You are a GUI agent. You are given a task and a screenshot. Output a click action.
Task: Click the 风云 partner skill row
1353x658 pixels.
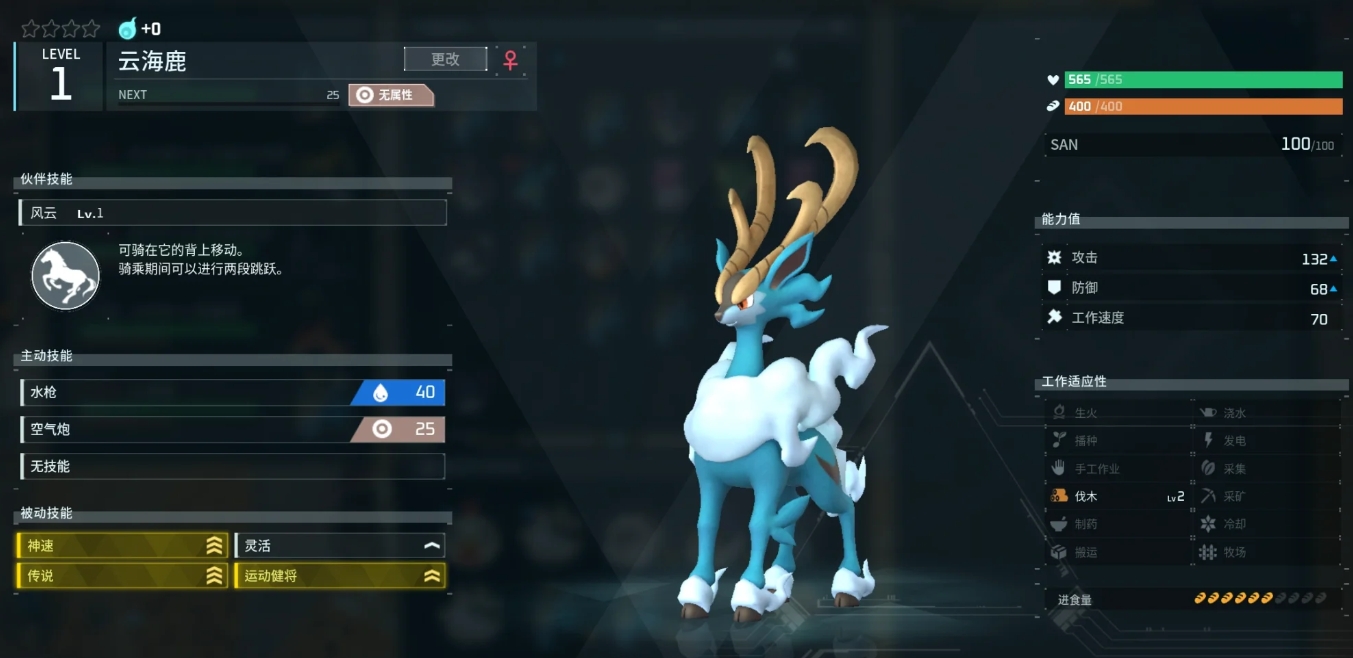232,213
